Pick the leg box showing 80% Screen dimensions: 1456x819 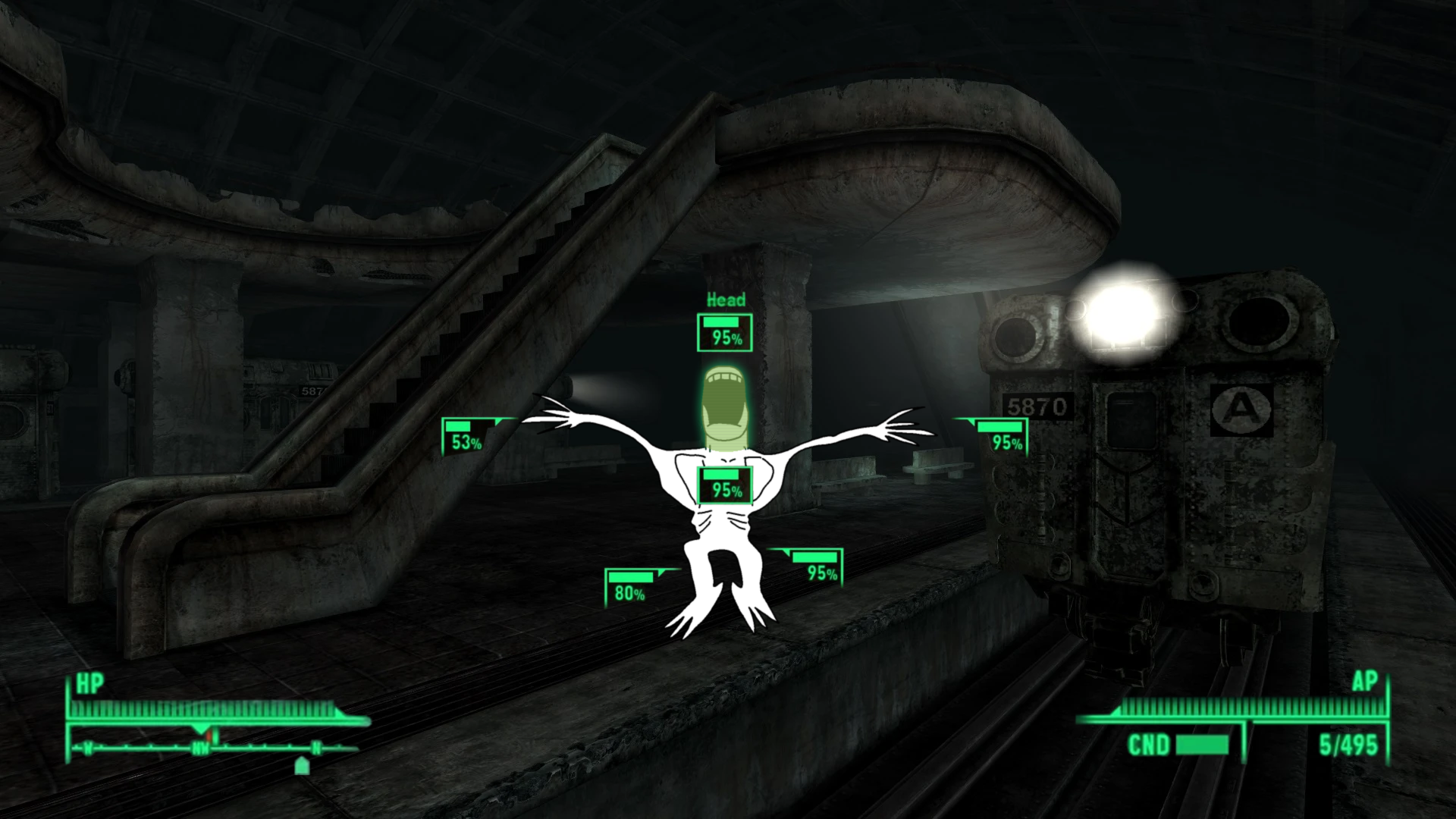click(x=629, y=588)
